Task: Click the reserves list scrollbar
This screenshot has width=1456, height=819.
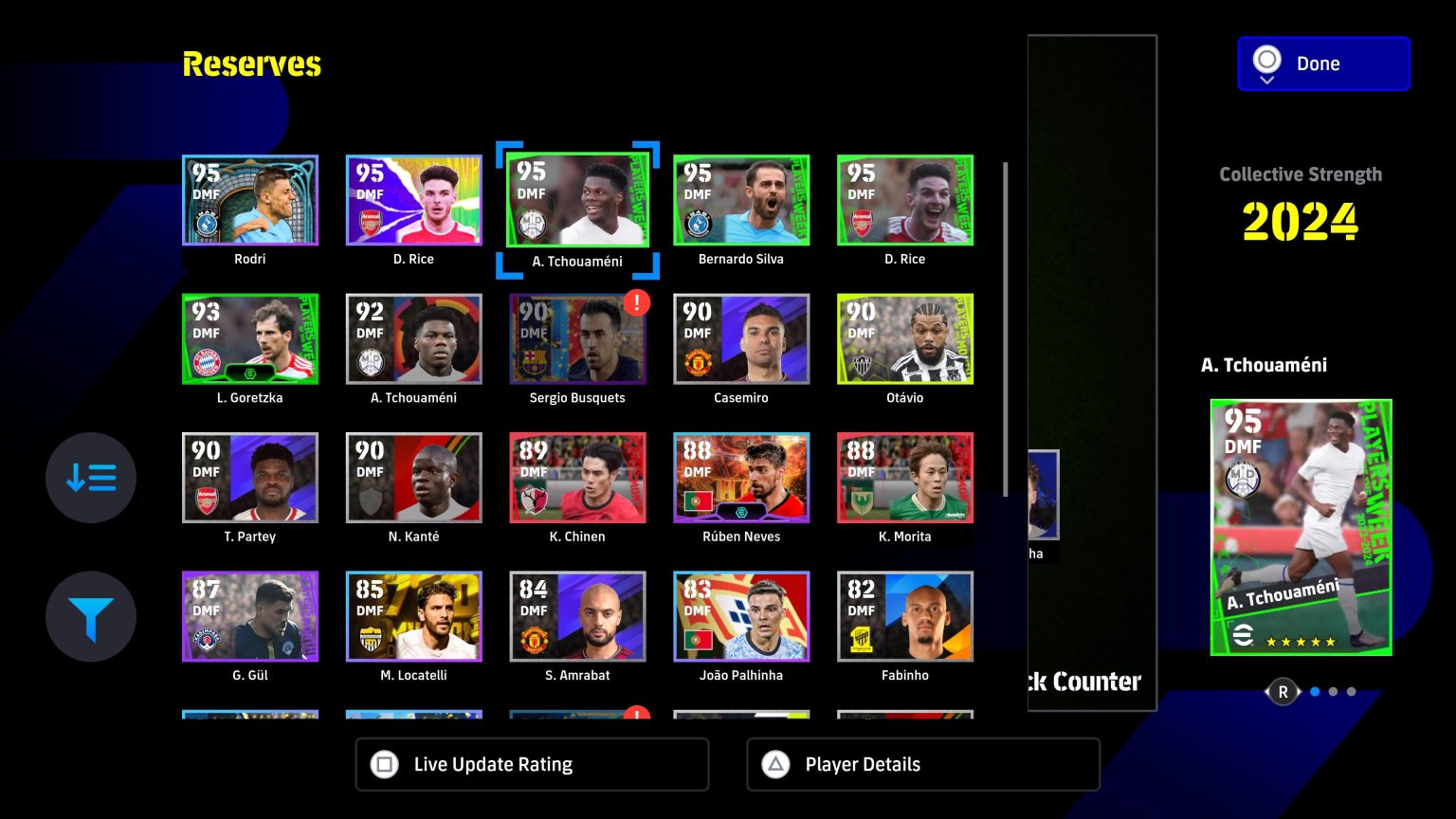Action: [x=1005, y=332]
